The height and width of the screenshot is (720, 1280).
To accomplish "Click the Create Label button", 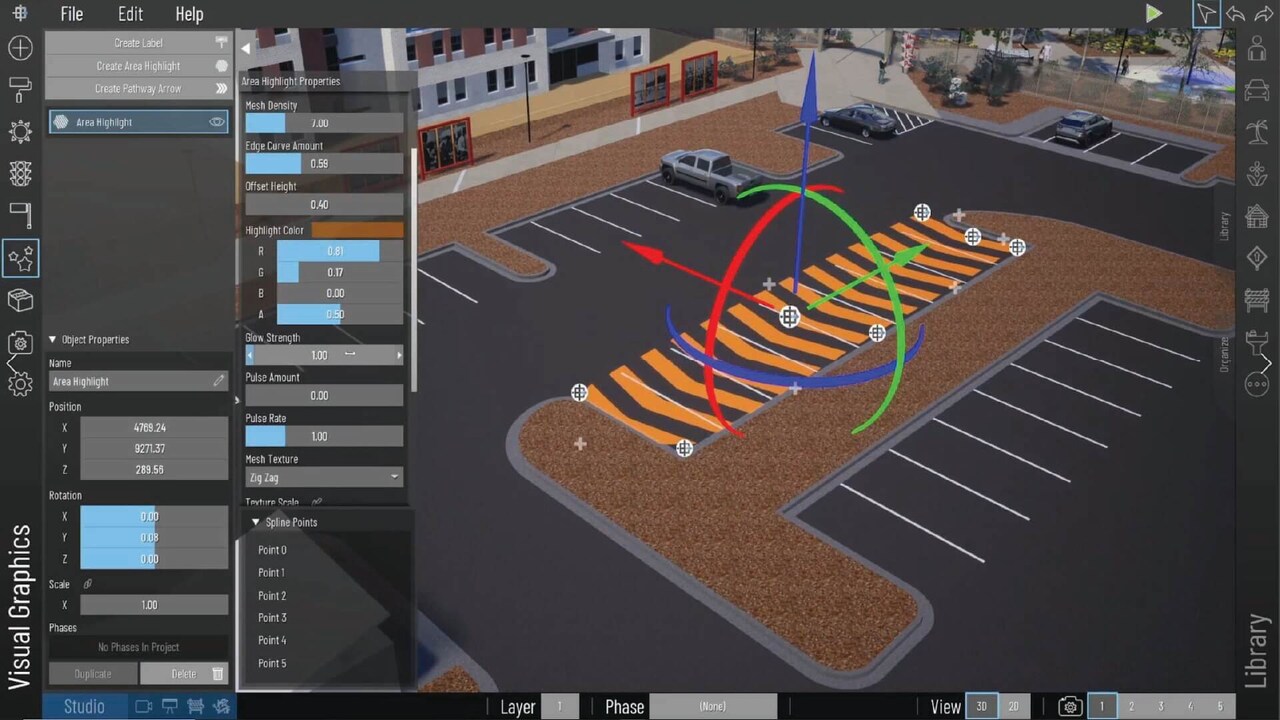I will (x=138, y=43).
